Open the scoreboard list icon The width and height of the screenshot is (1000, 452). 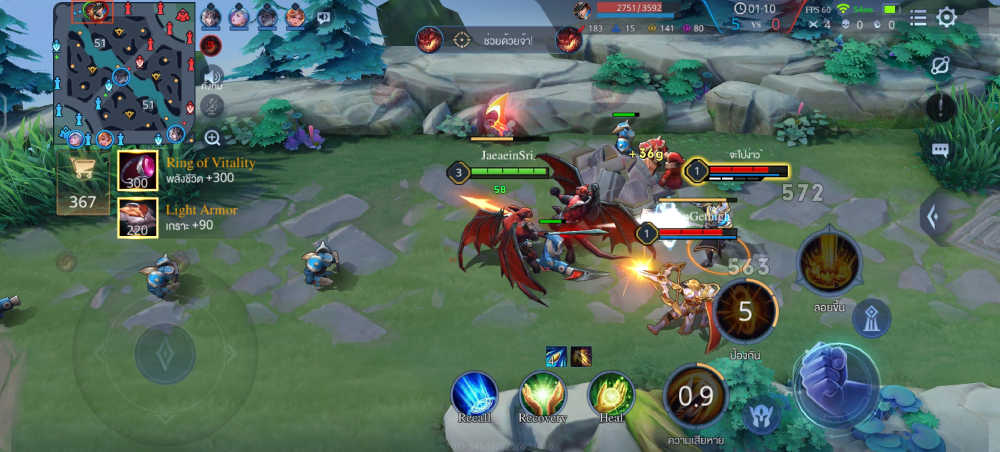pyautogui.click(x=918, y=17)
